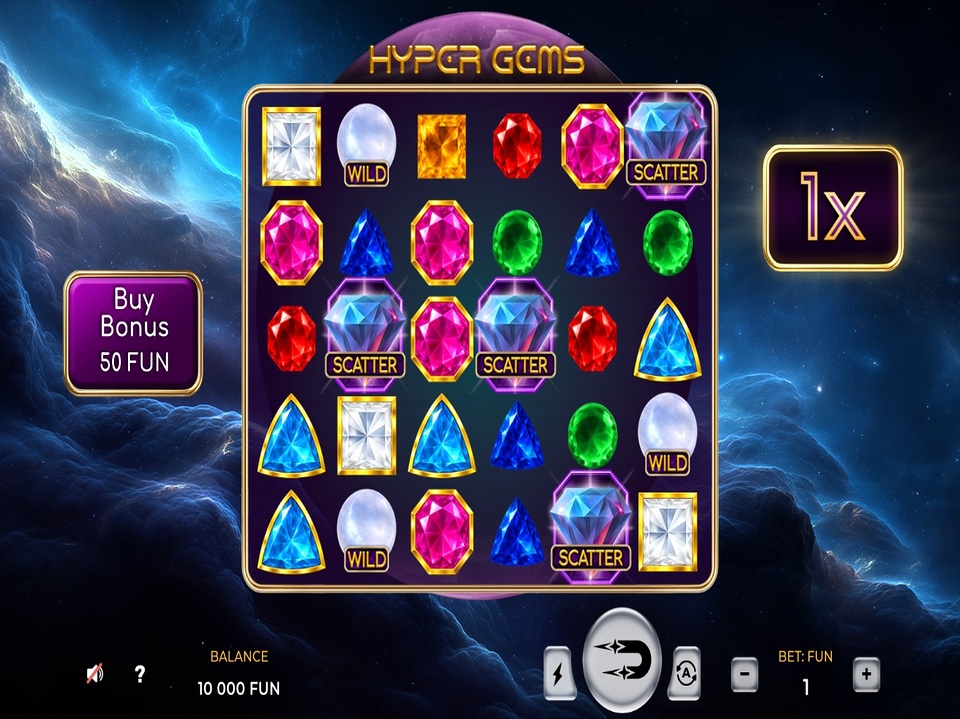Open the help question mark info
This screenshot has height=719, width=960.
pos(140,674)
